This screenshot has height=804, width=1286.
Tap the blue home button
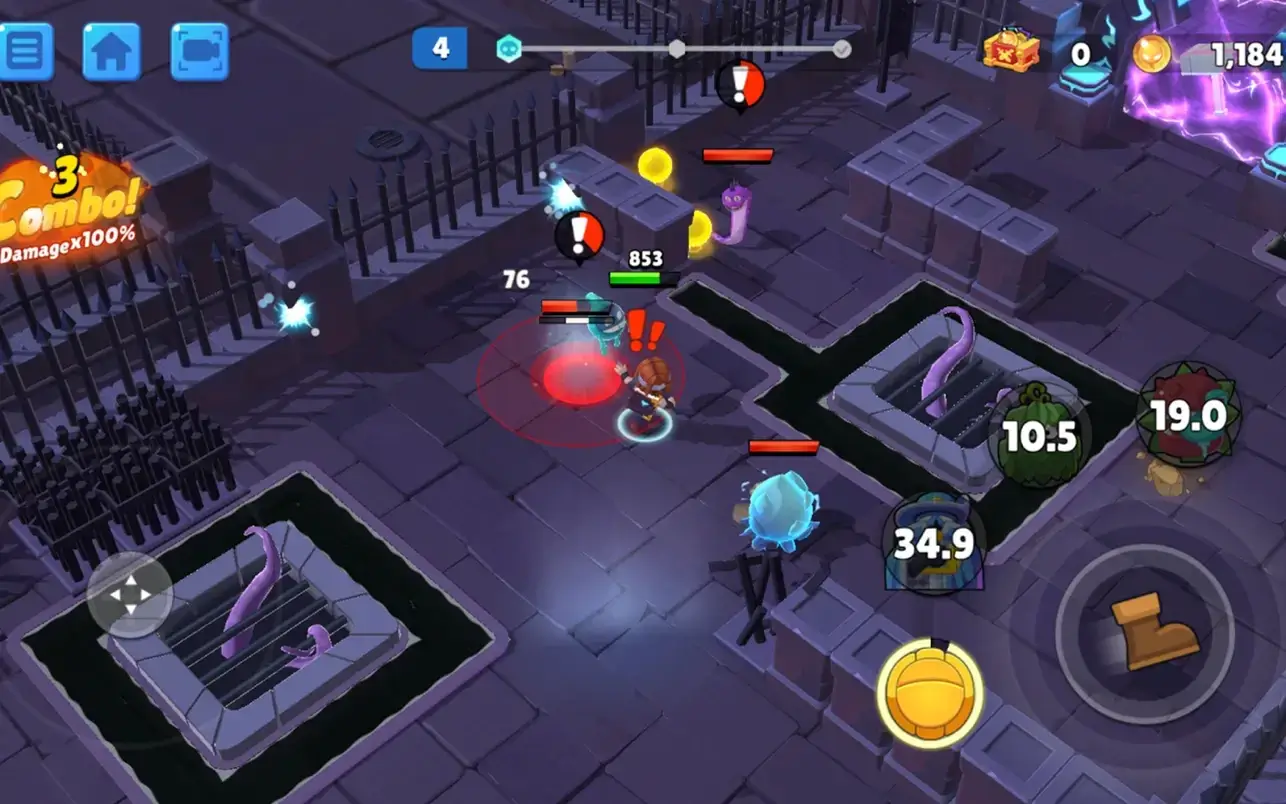(111, 51)
